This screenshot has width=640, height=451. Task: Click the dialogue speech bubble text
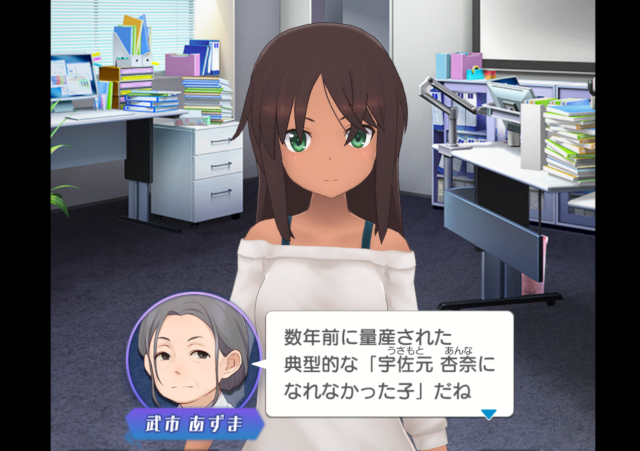coord(383,361)
